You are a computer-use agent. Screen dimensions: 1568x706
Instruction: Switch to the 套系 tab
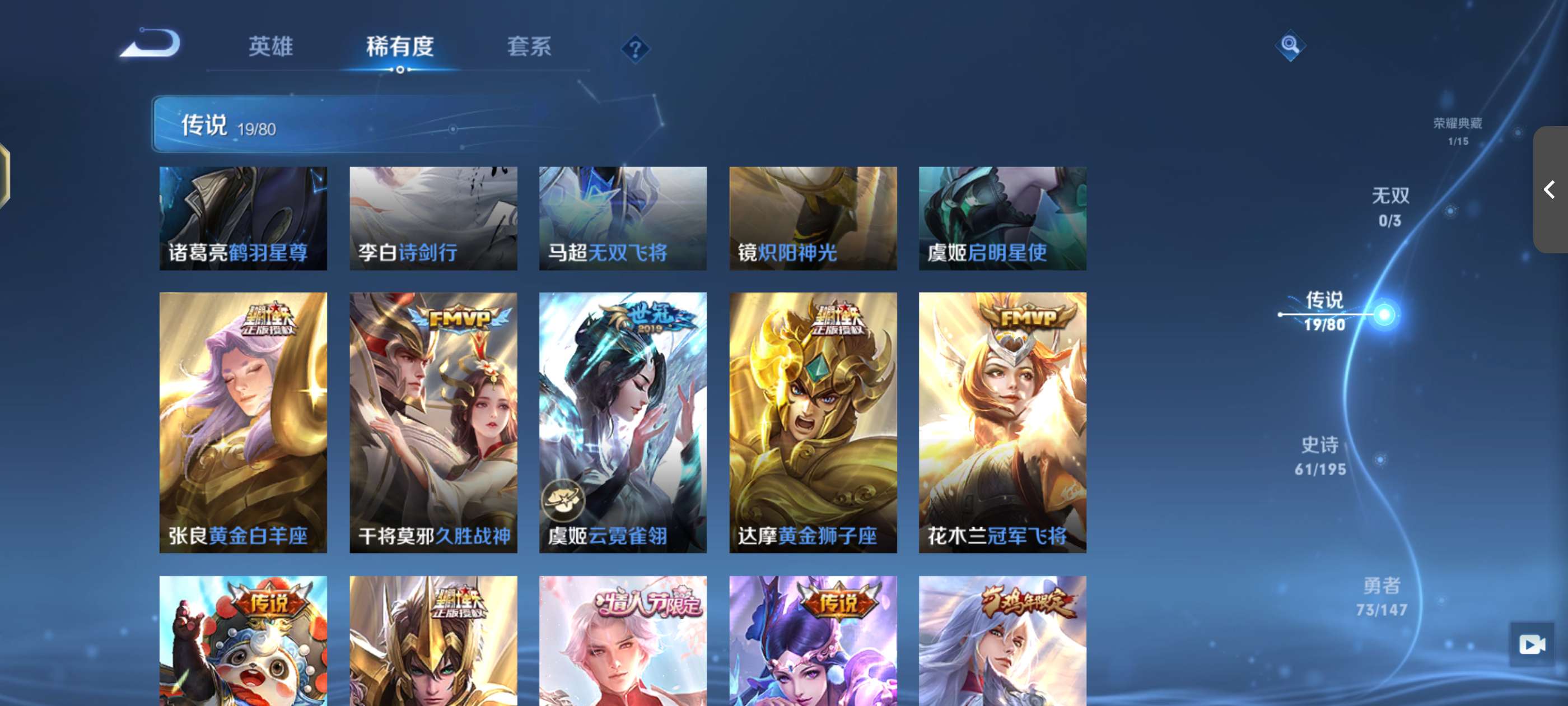click(x=528, y=47)
